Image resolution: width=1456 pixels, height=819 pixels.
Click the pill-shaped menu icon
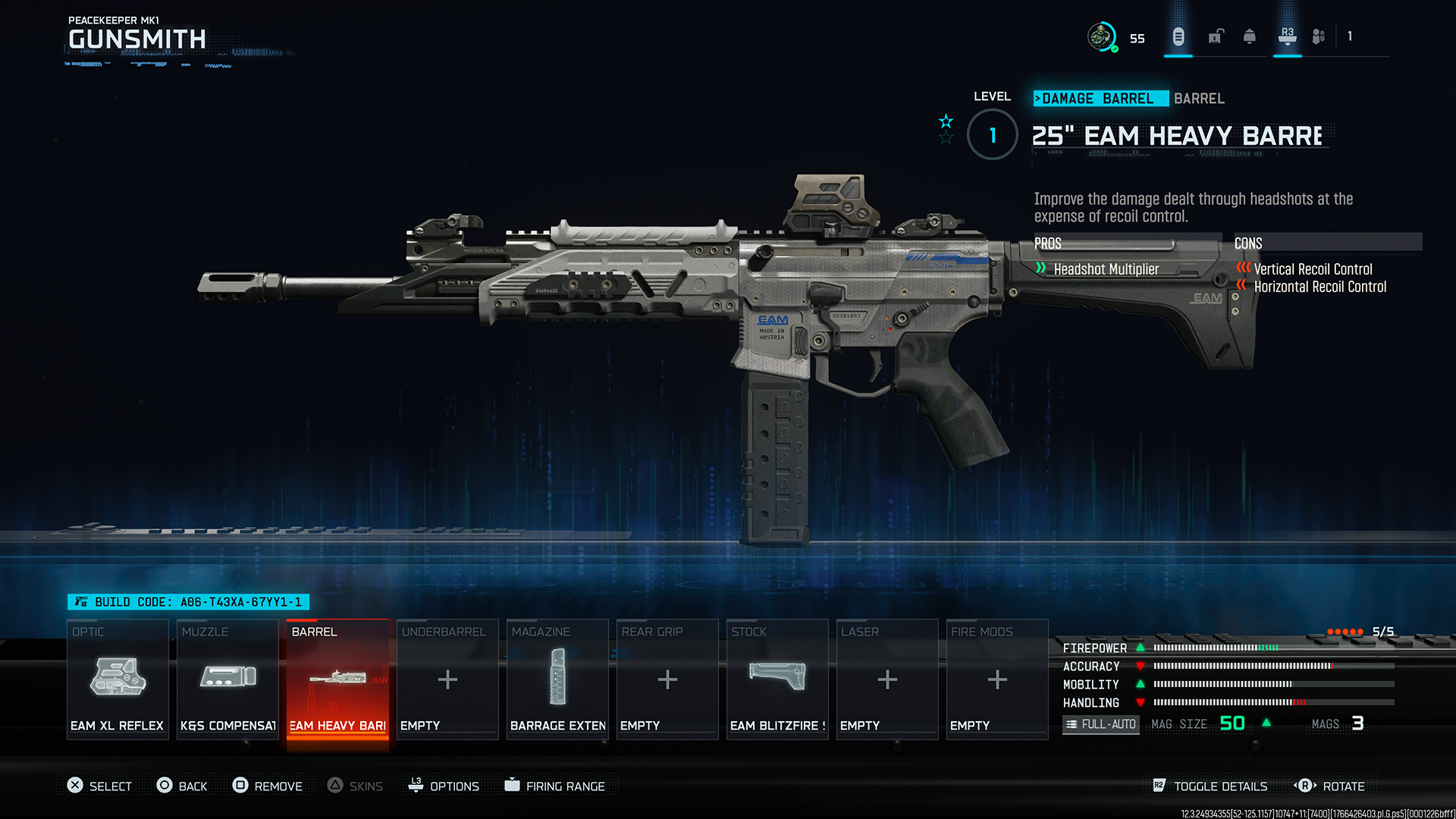pos(1178,36)
